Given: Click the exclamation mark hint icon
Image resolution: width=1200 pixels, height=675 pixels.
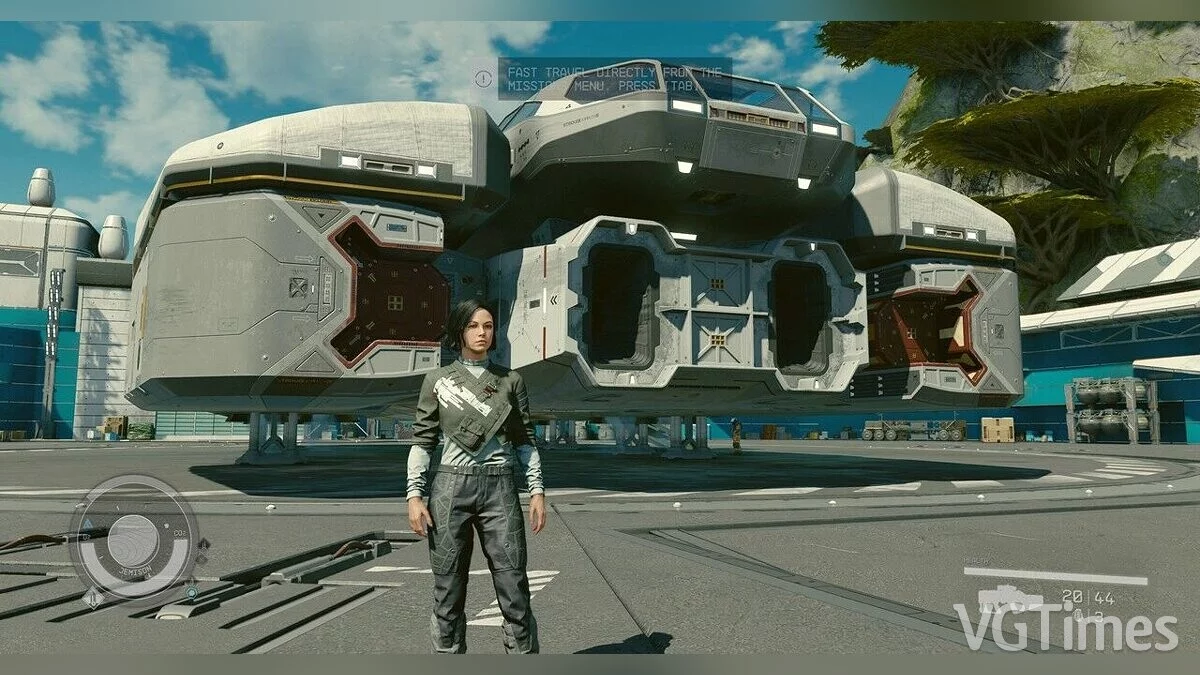Looking at the screenshot, I should coord(484,77).
